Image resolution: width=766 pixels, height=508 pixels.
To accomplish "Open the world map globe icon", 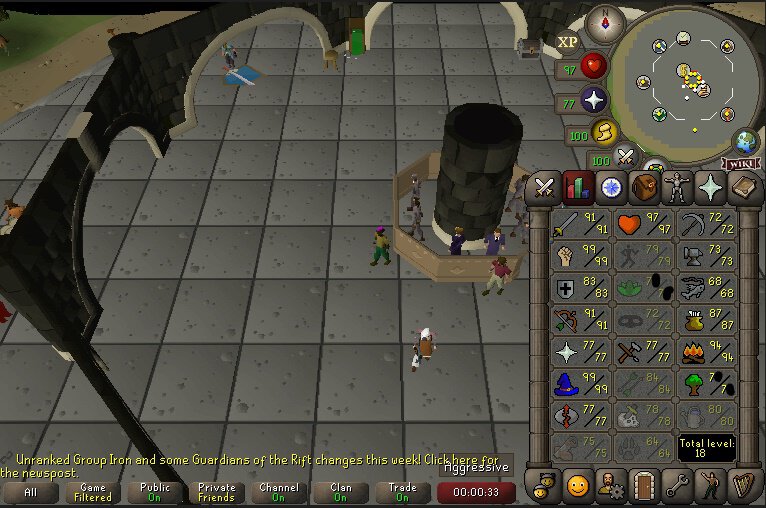I will pos(745,141).
